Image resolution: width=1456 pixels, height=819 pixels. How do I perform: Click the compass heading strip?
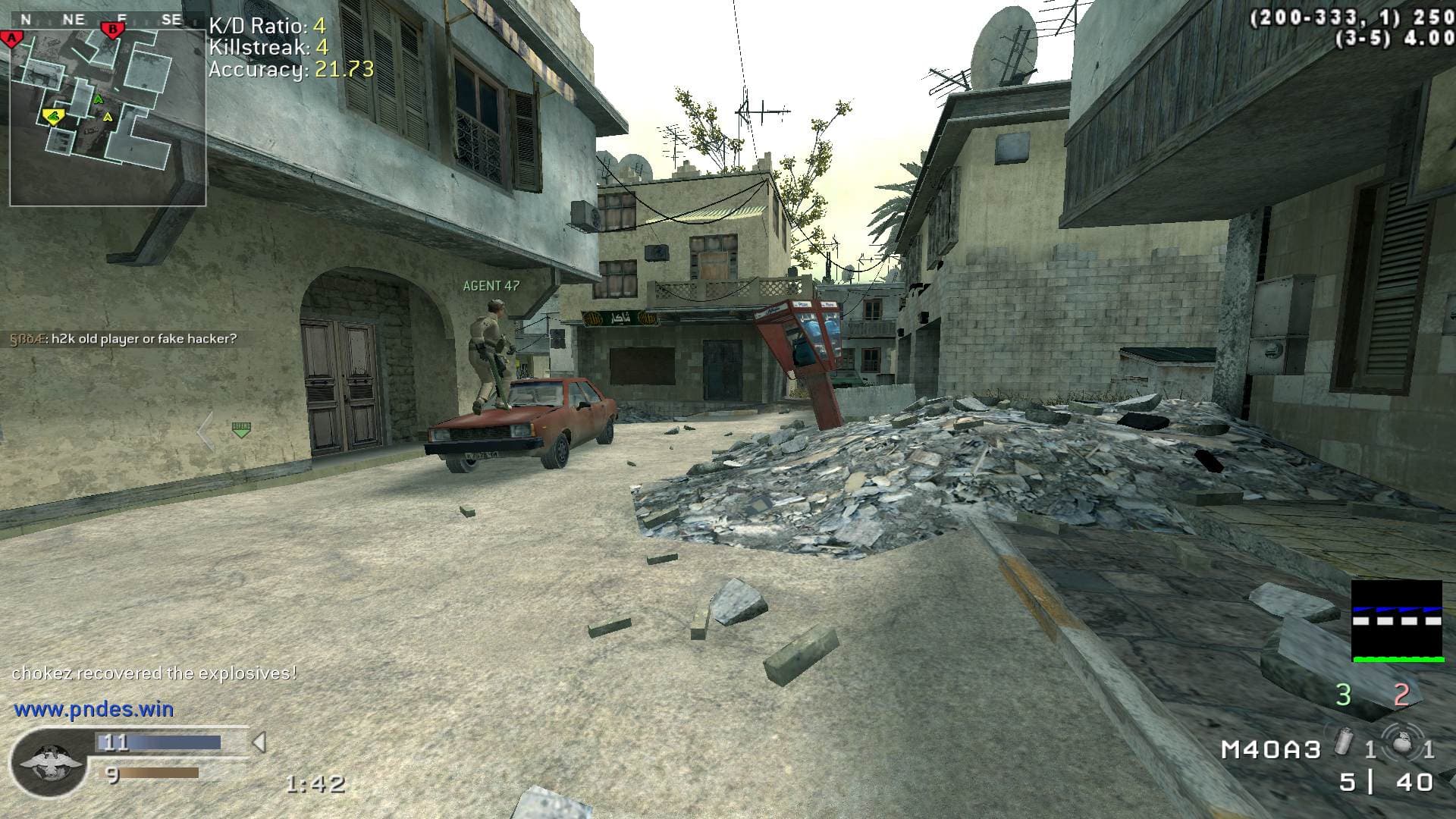pyautogui.click(x=102, y=20)
